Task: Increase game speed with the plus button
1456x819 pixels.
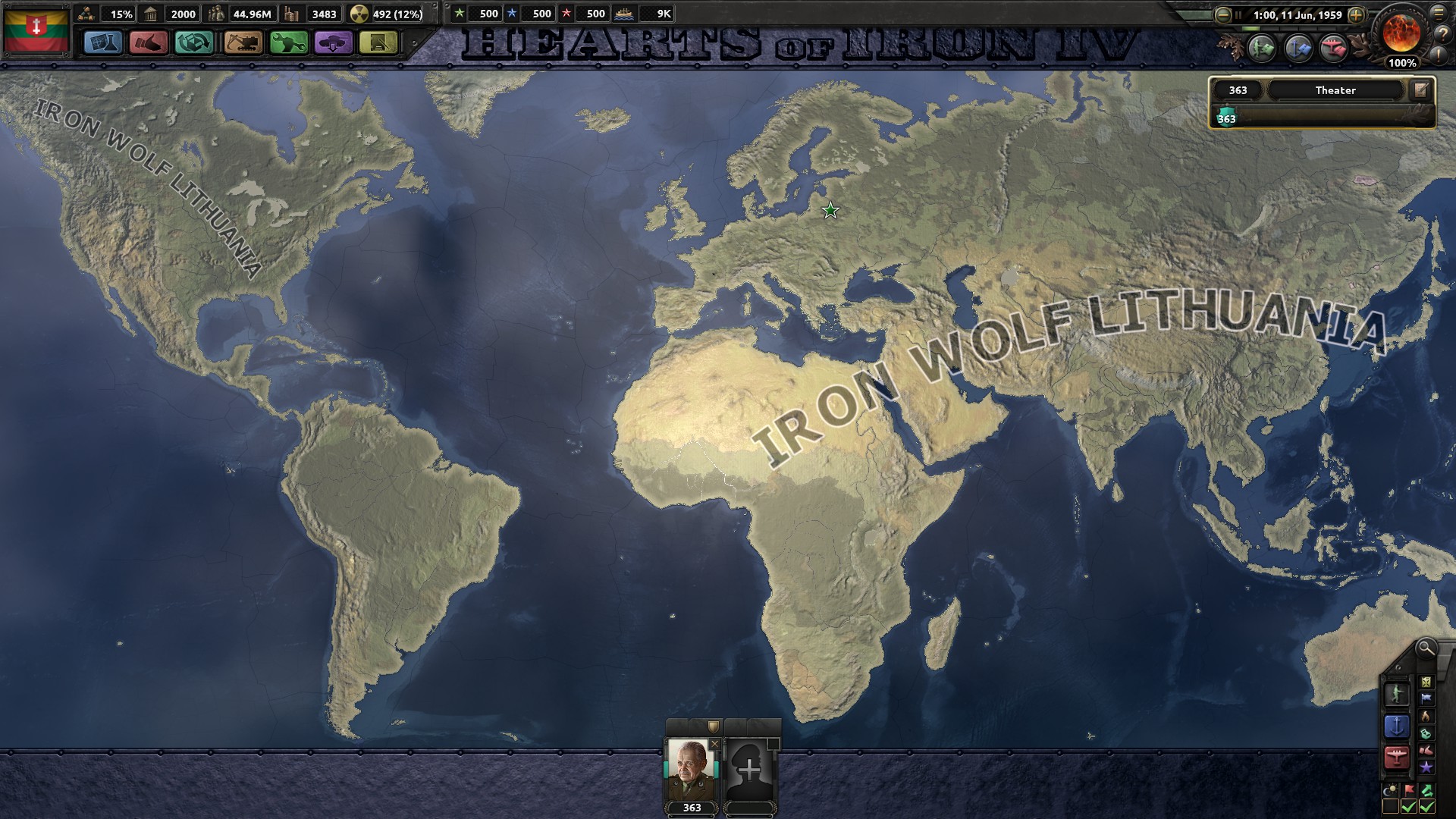Action: coord(1357,14)
